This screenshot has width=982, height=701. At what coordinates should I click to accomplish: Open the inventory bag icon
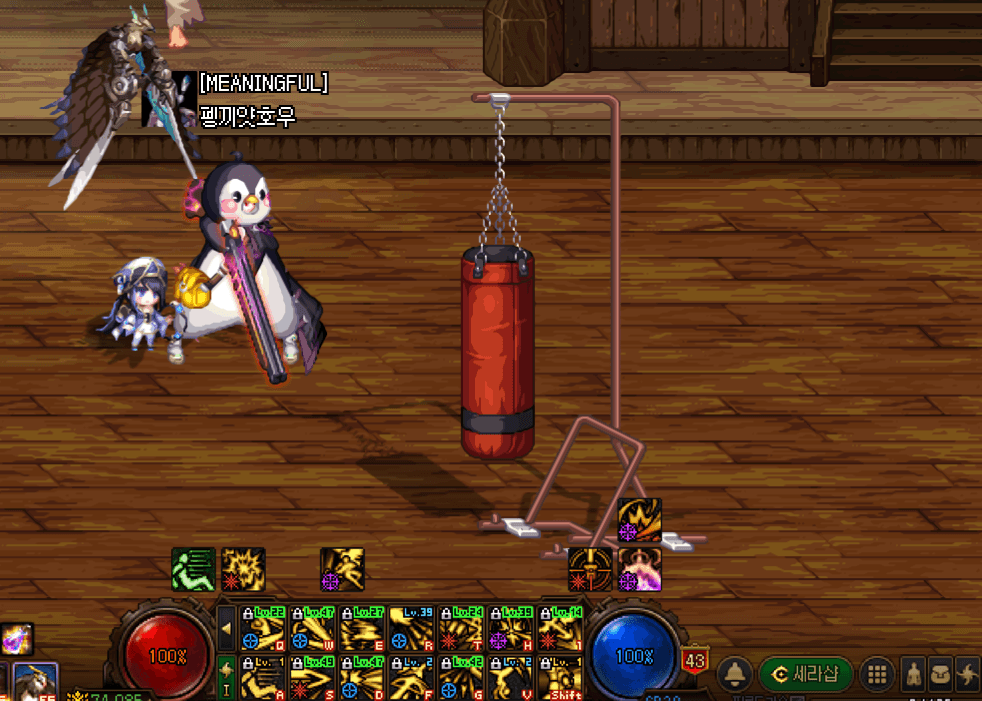941,673
